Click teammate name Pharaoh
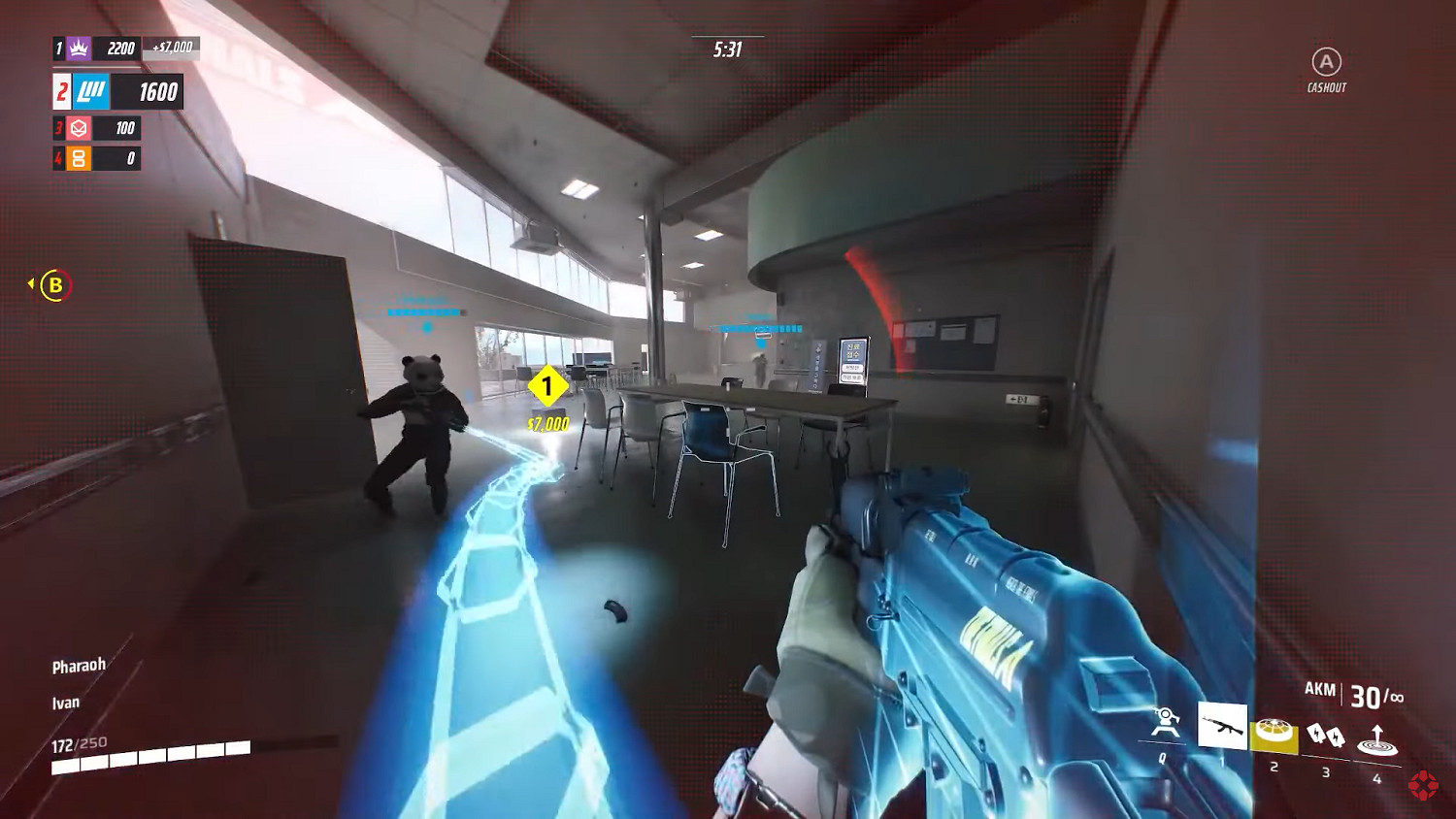Image resolution: width=1456 pixels, height=819 pixels. coord(80,665)
